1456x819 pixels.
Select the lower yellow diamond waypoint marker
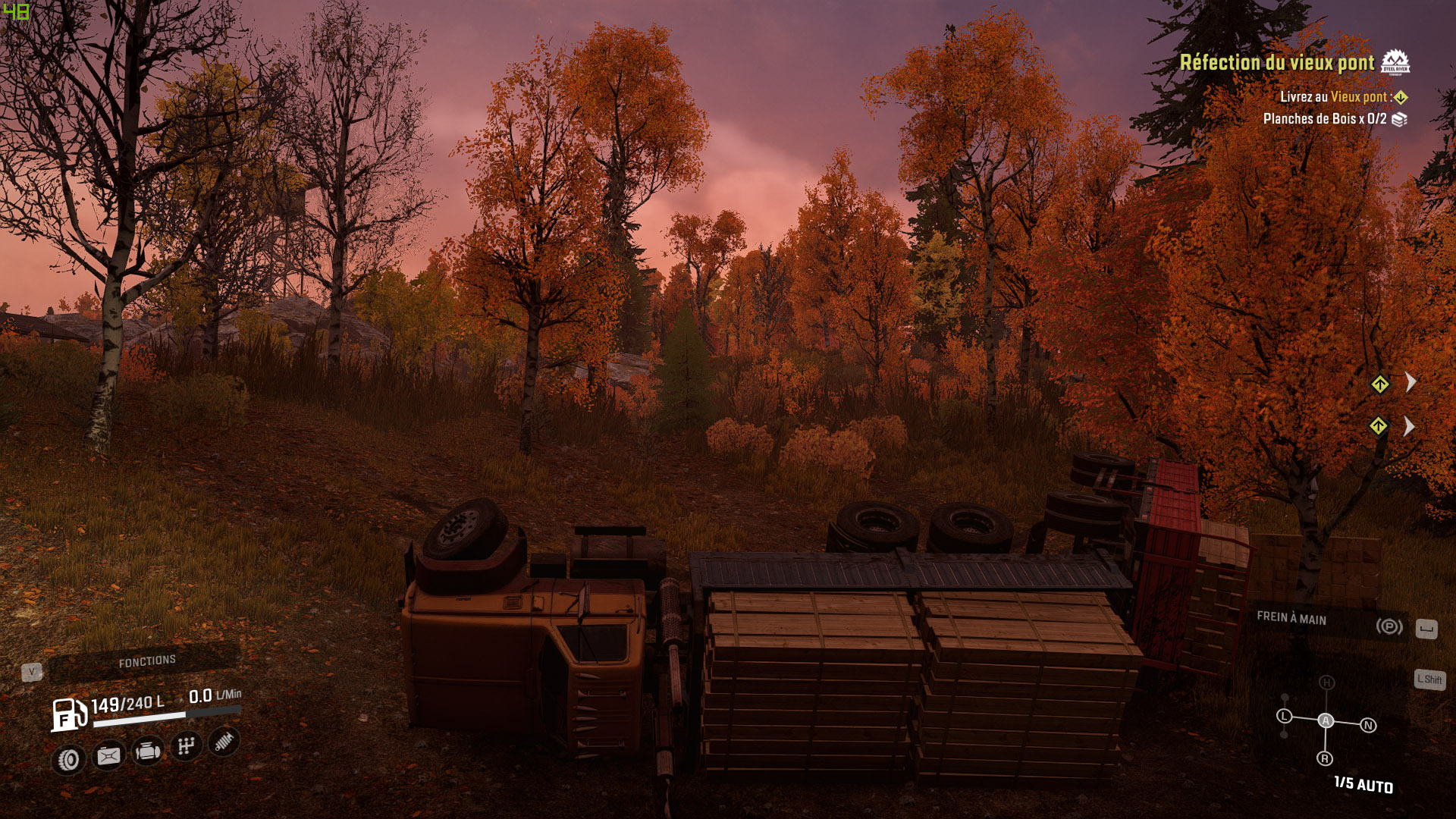pos(1378,426)
